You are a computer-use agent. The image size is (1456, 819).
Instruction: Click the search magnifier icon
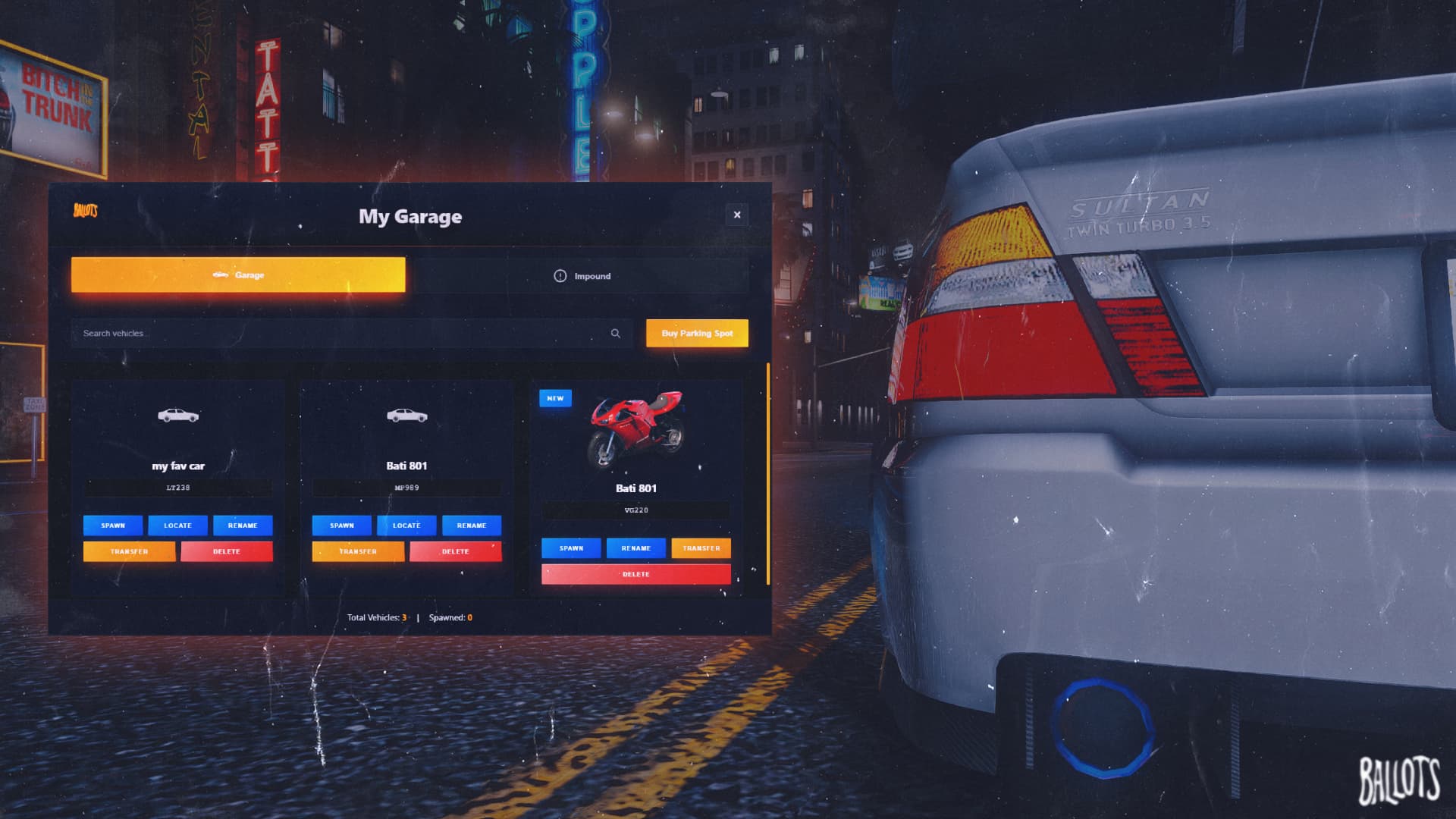[616, 333]
